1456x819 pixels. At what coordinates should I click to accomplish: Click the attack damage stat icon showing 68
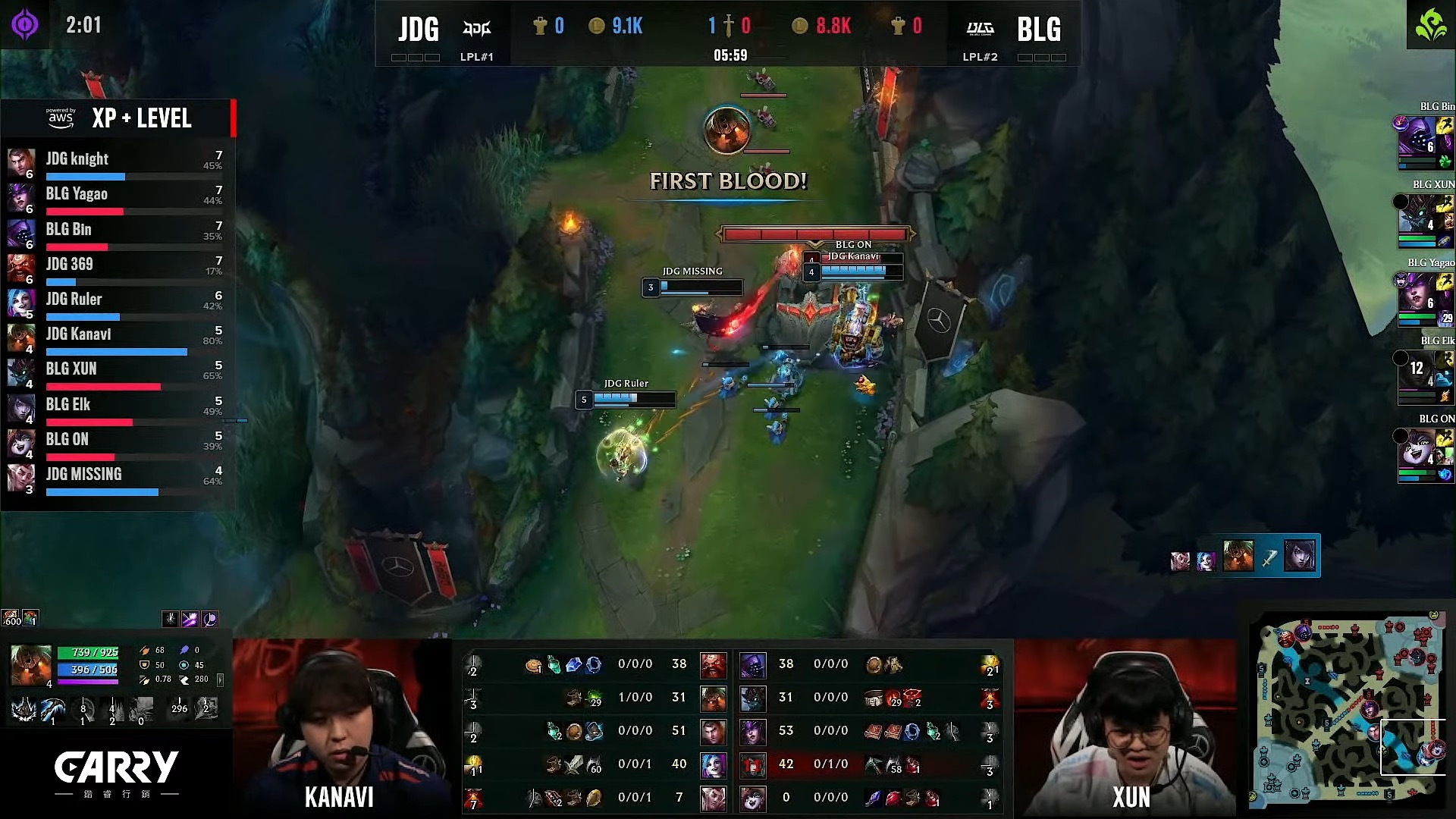pos(146,651)
